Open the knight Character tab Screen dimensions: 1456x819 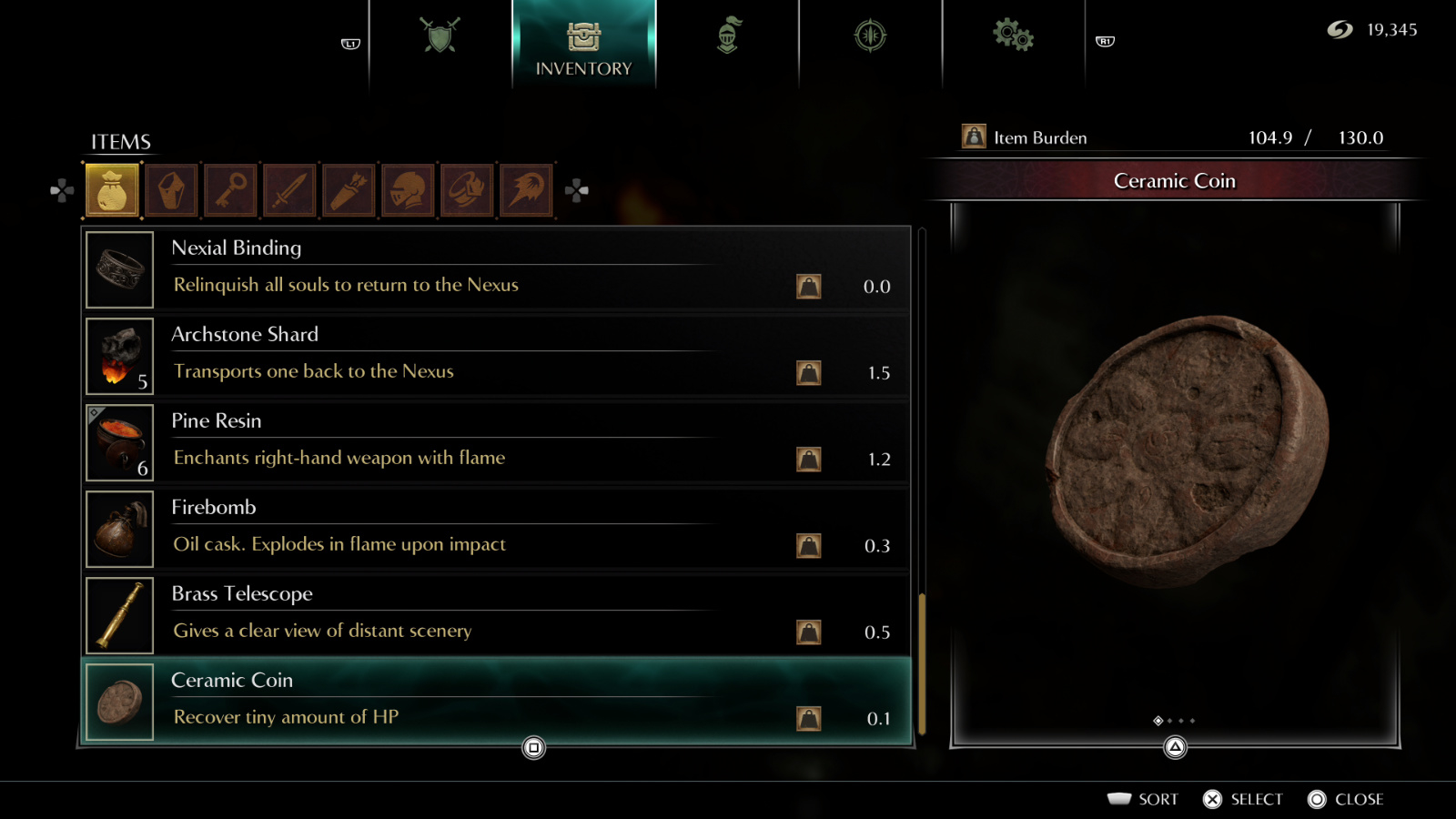coord(728,35)
